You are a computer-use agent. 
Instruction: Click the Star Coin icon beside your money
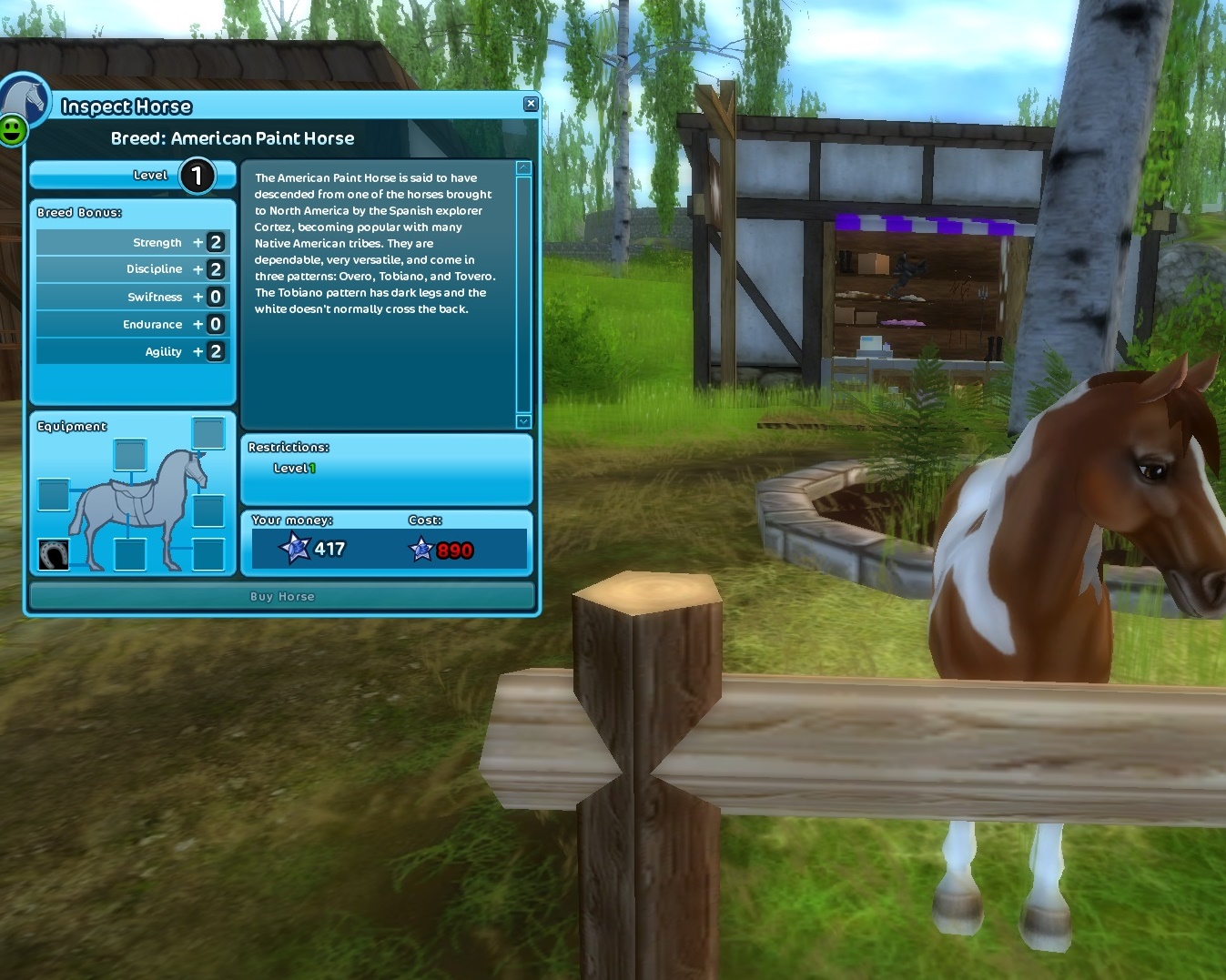click(x=292, y=548)
